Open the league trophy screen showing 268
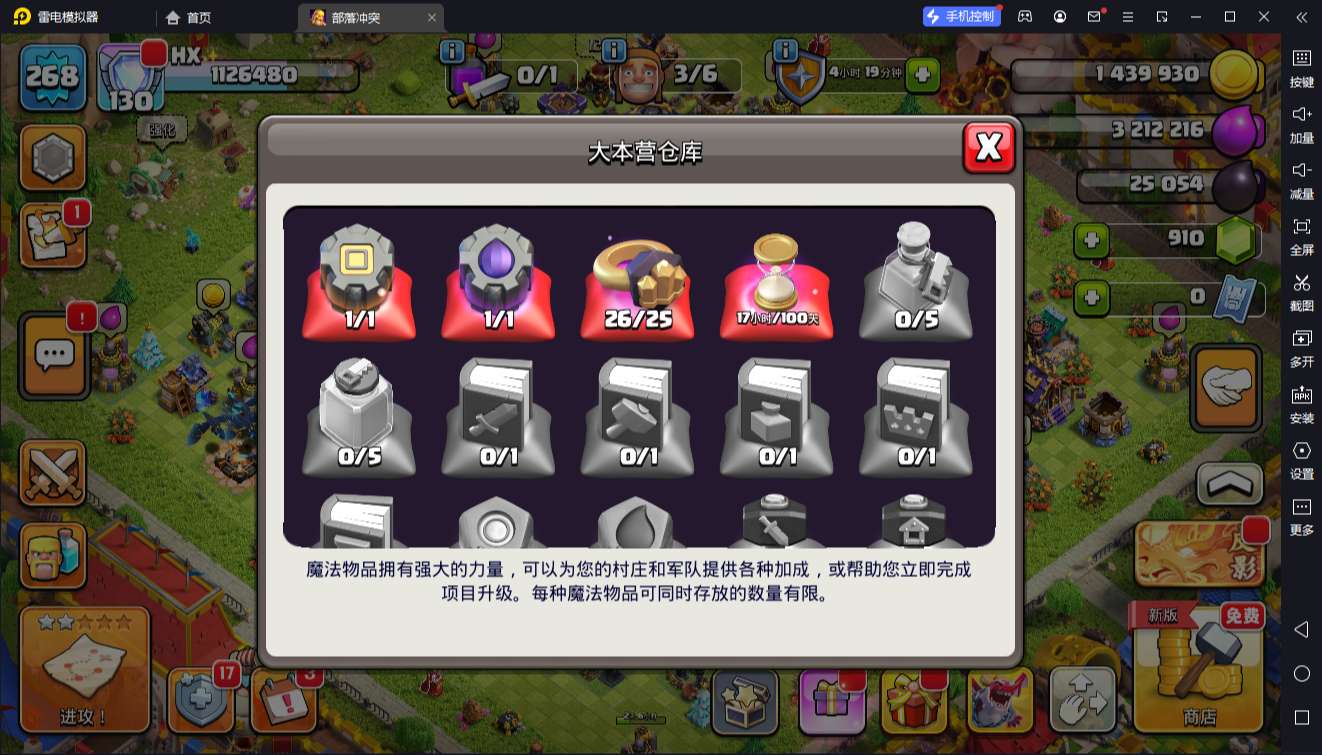 click(x=52, y=75)
